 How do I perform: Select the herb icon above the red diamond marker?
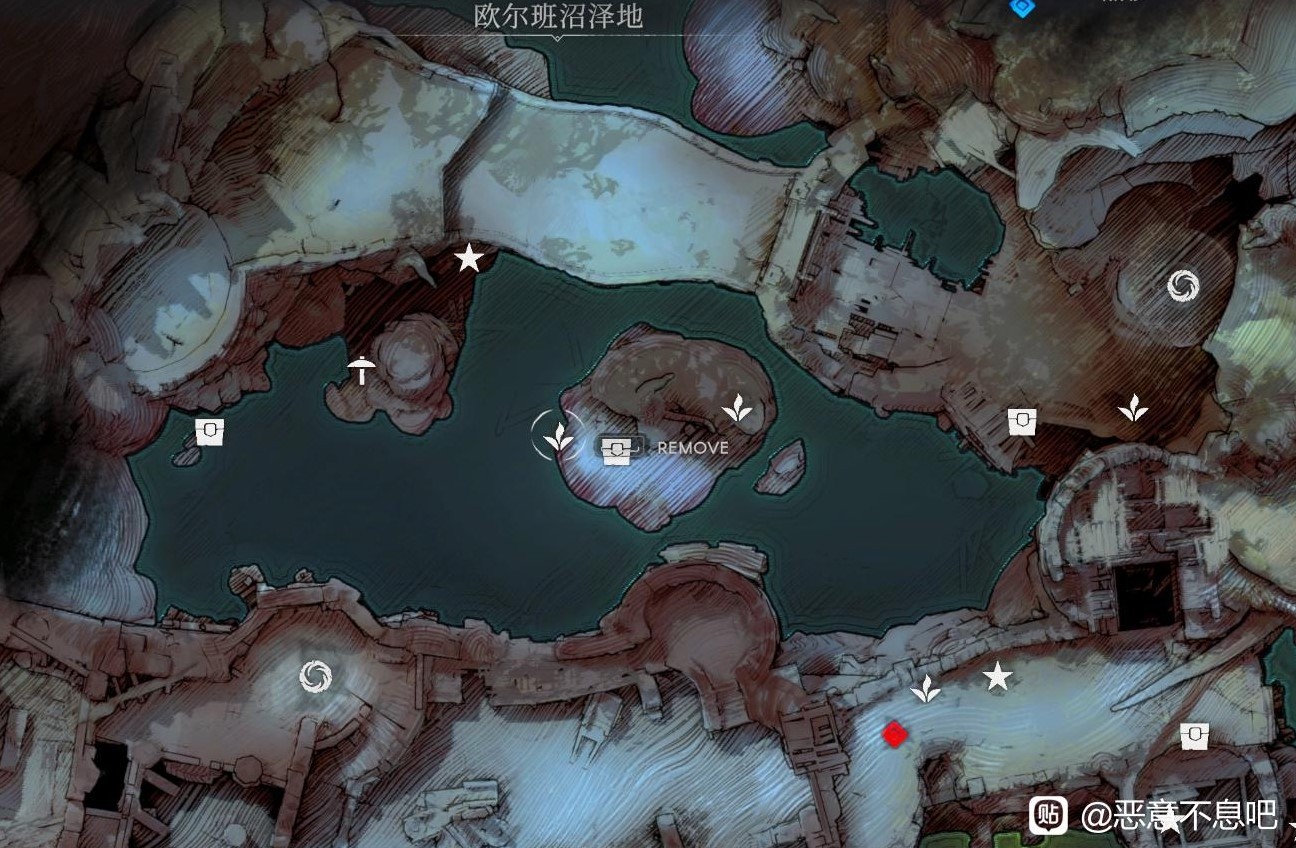(x=926, y=686)
